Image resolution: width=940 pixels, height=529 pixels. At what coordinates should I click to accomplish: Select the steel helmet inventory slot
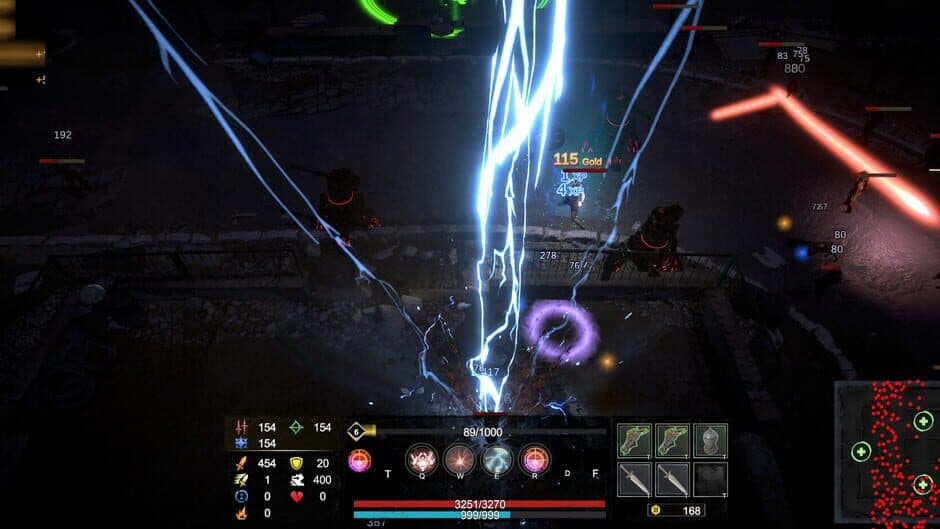click(710, 440)
